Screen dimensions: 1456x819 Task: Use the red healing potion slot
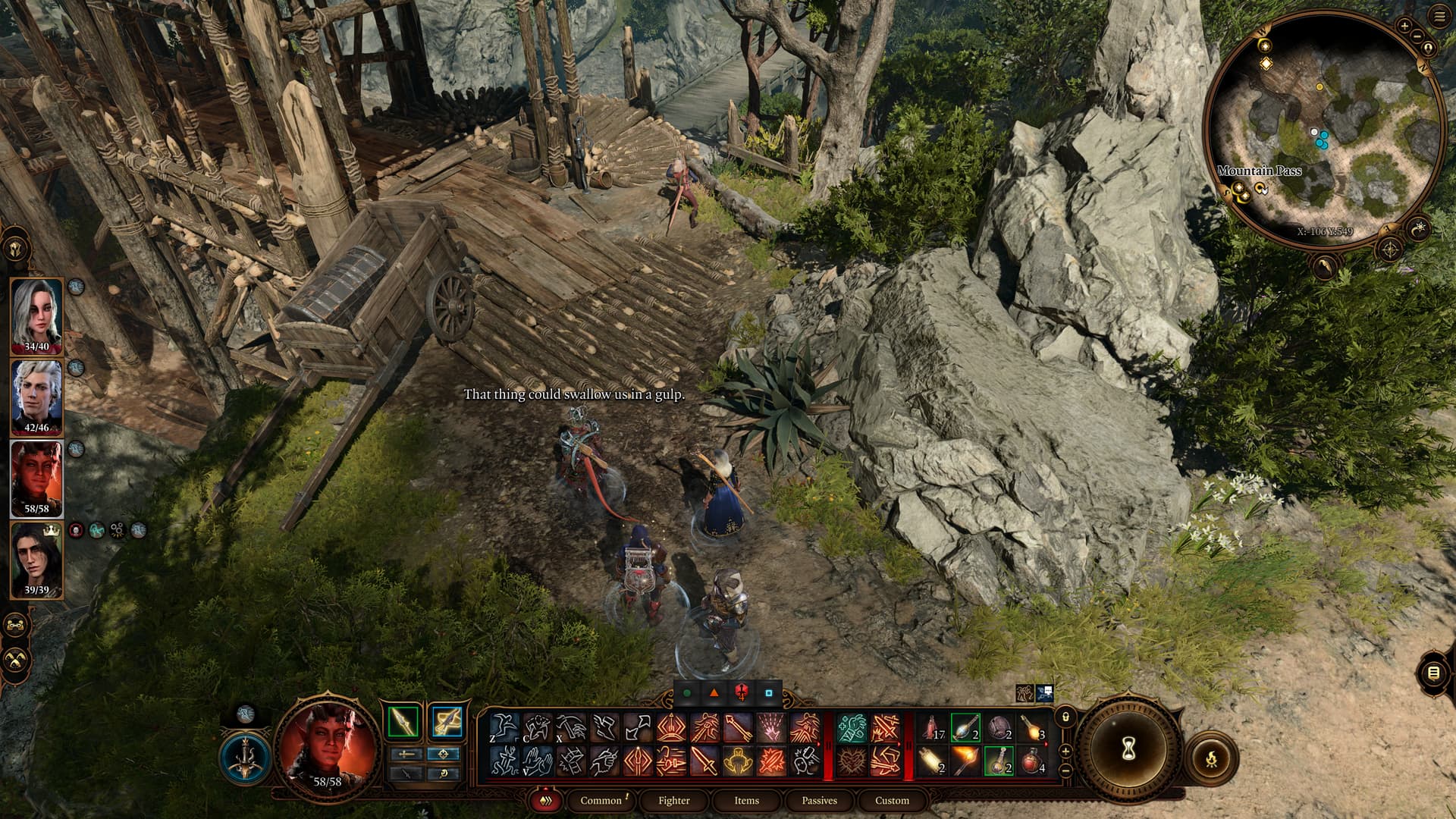(x=1031, y=760)
